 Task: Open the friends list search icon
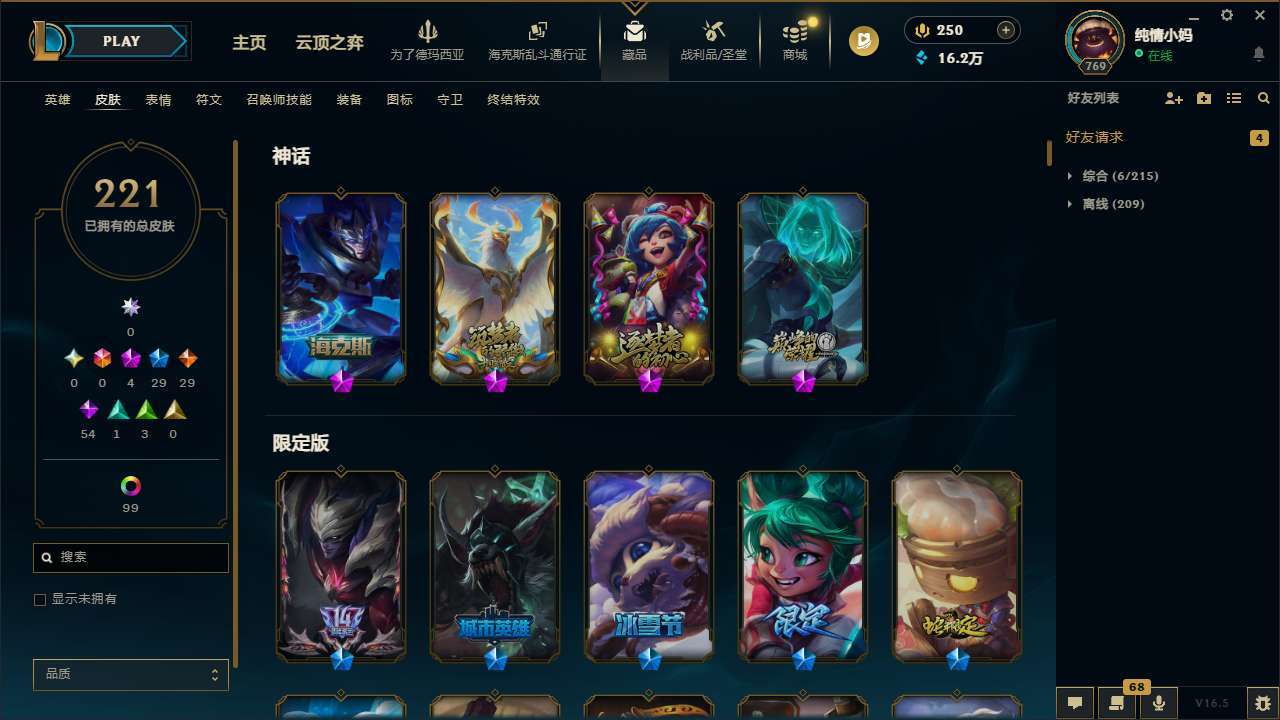click(1264, 99)
